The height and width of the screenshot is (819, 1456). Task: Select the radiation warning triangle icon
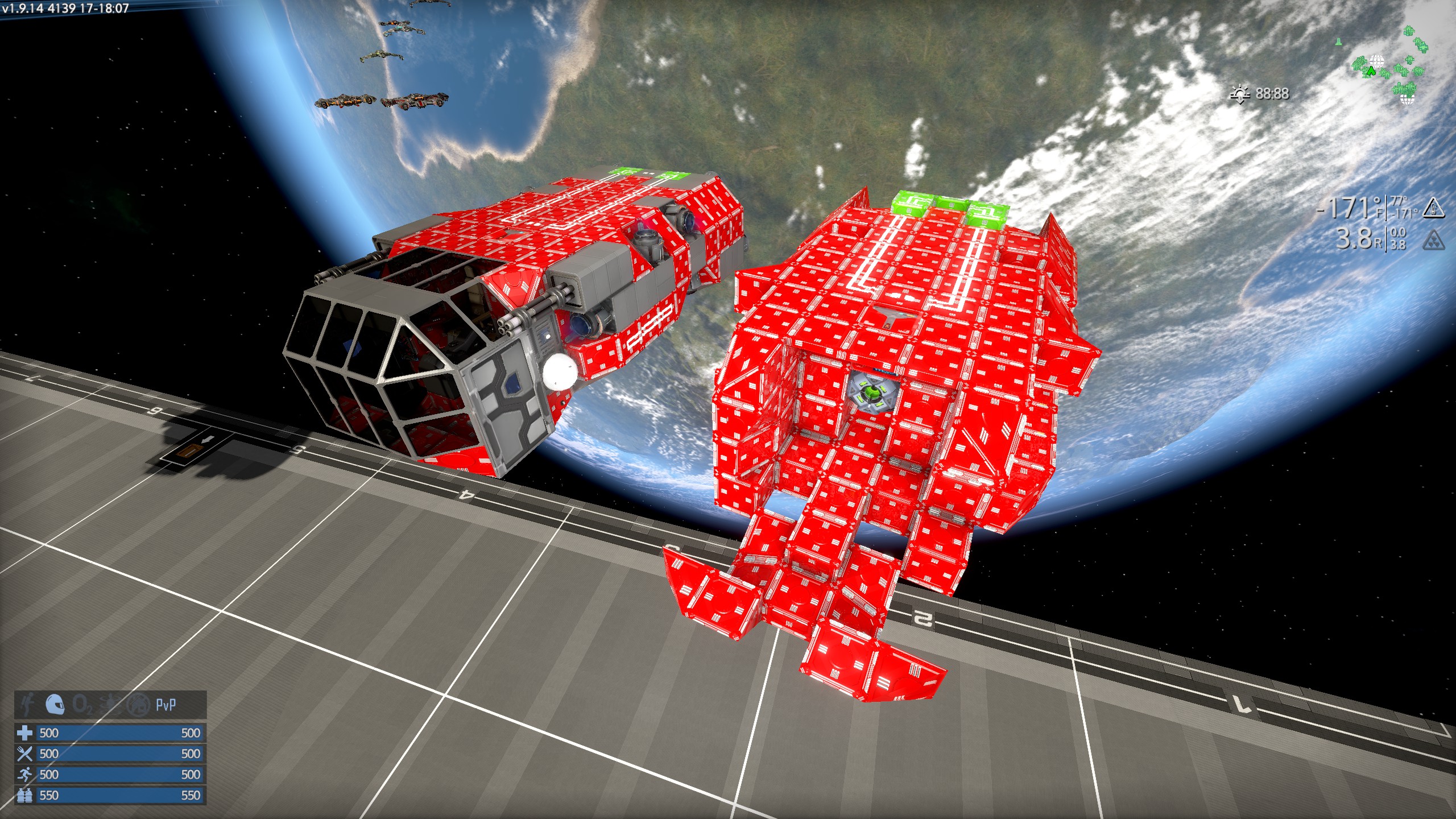click(1433, 239)
